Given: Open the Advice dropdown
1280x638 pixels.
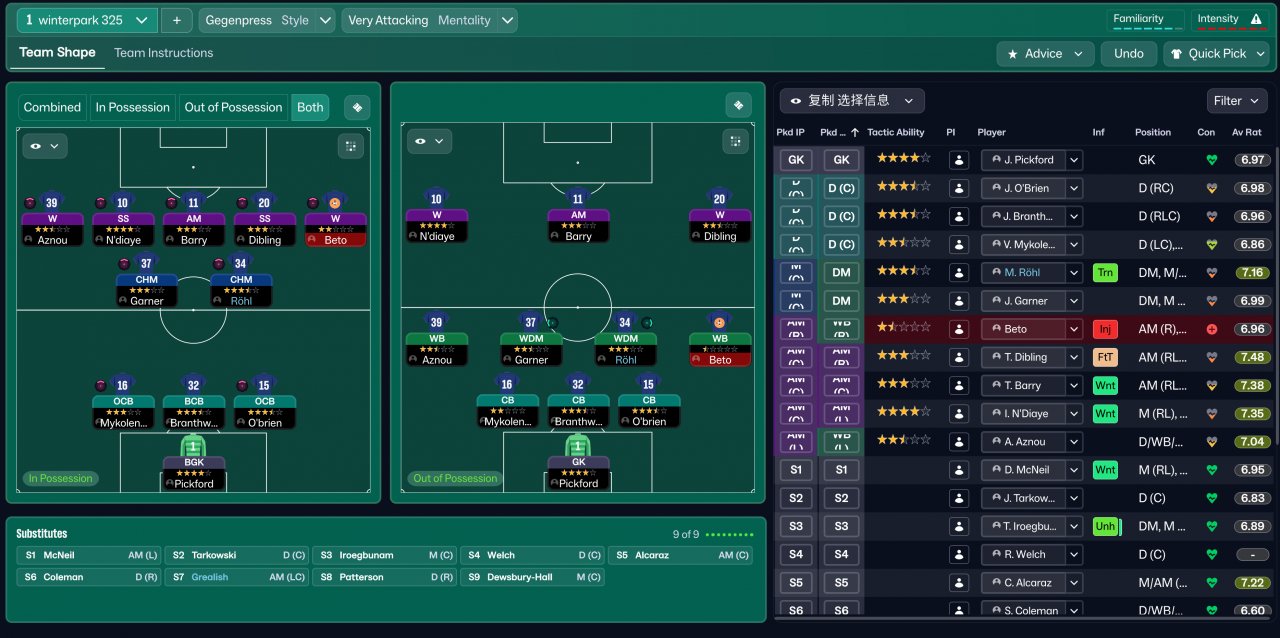Looking at the screenshot, I should coord(1045,54).
